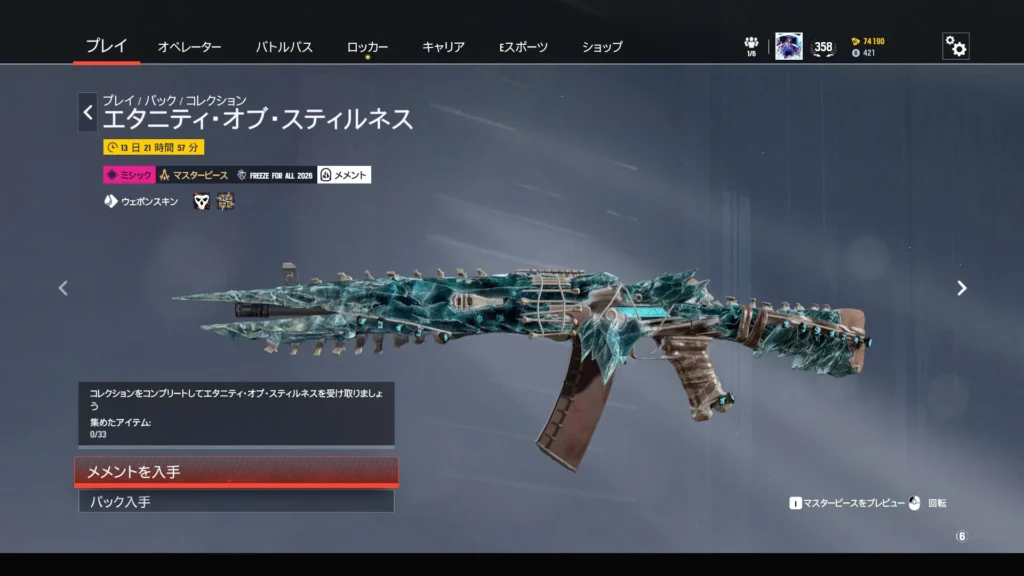
Task: Select the メメント currency tag
Action: tap(344, 175)
